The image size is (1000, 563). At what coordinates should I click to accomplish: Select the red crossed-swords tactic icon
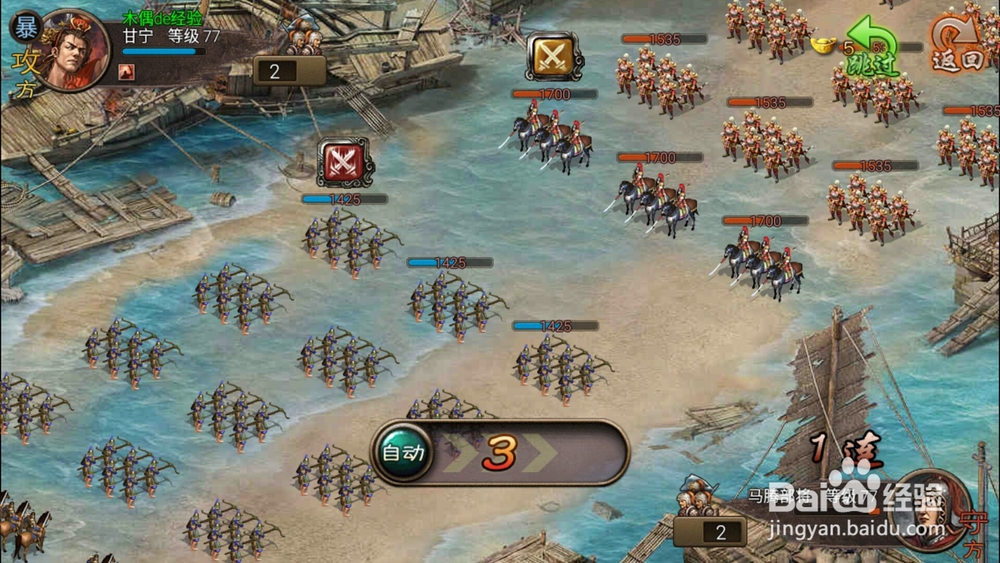(x=345, y=162)
